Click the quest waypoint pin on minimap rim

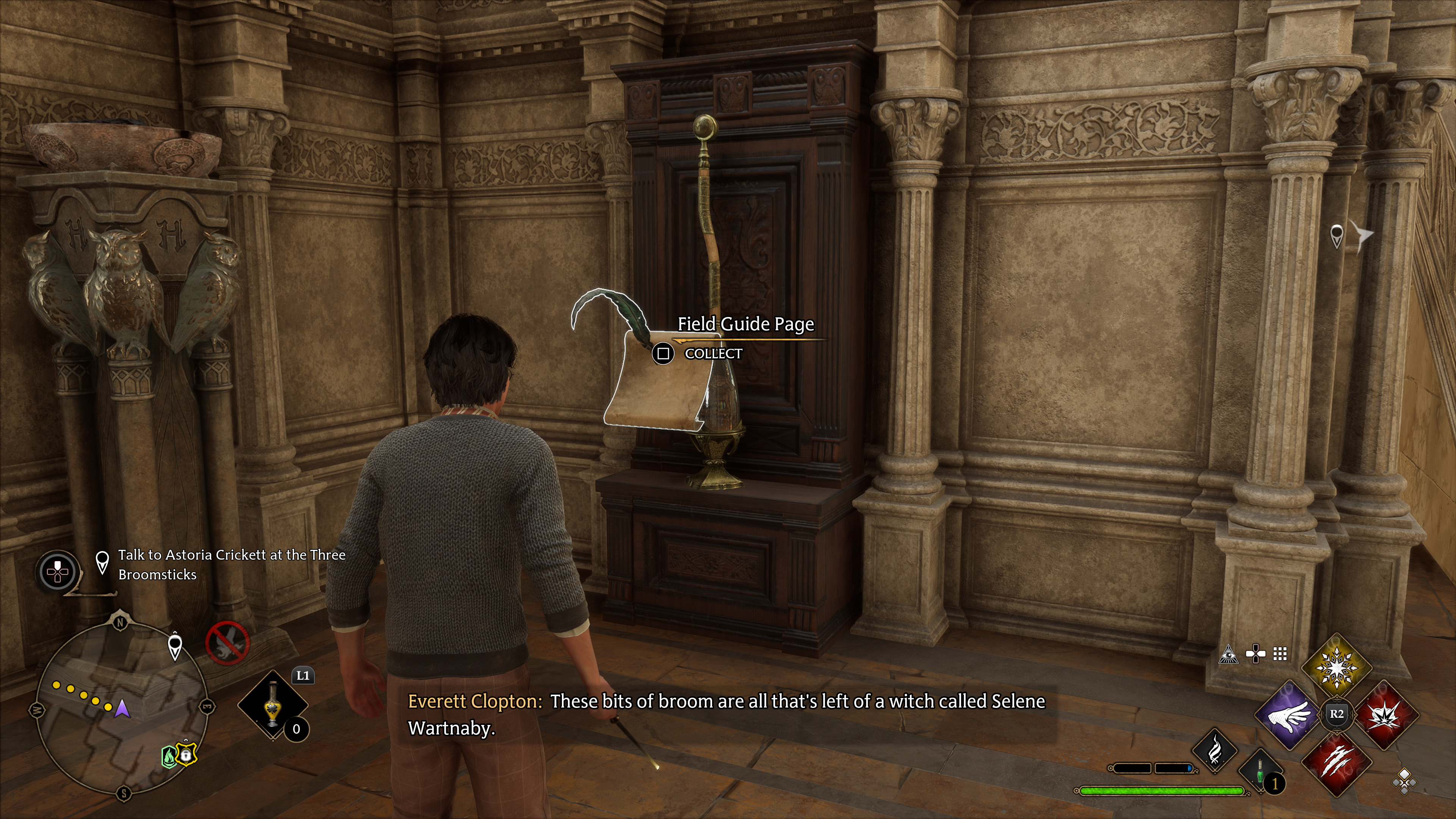coord(175,646)
